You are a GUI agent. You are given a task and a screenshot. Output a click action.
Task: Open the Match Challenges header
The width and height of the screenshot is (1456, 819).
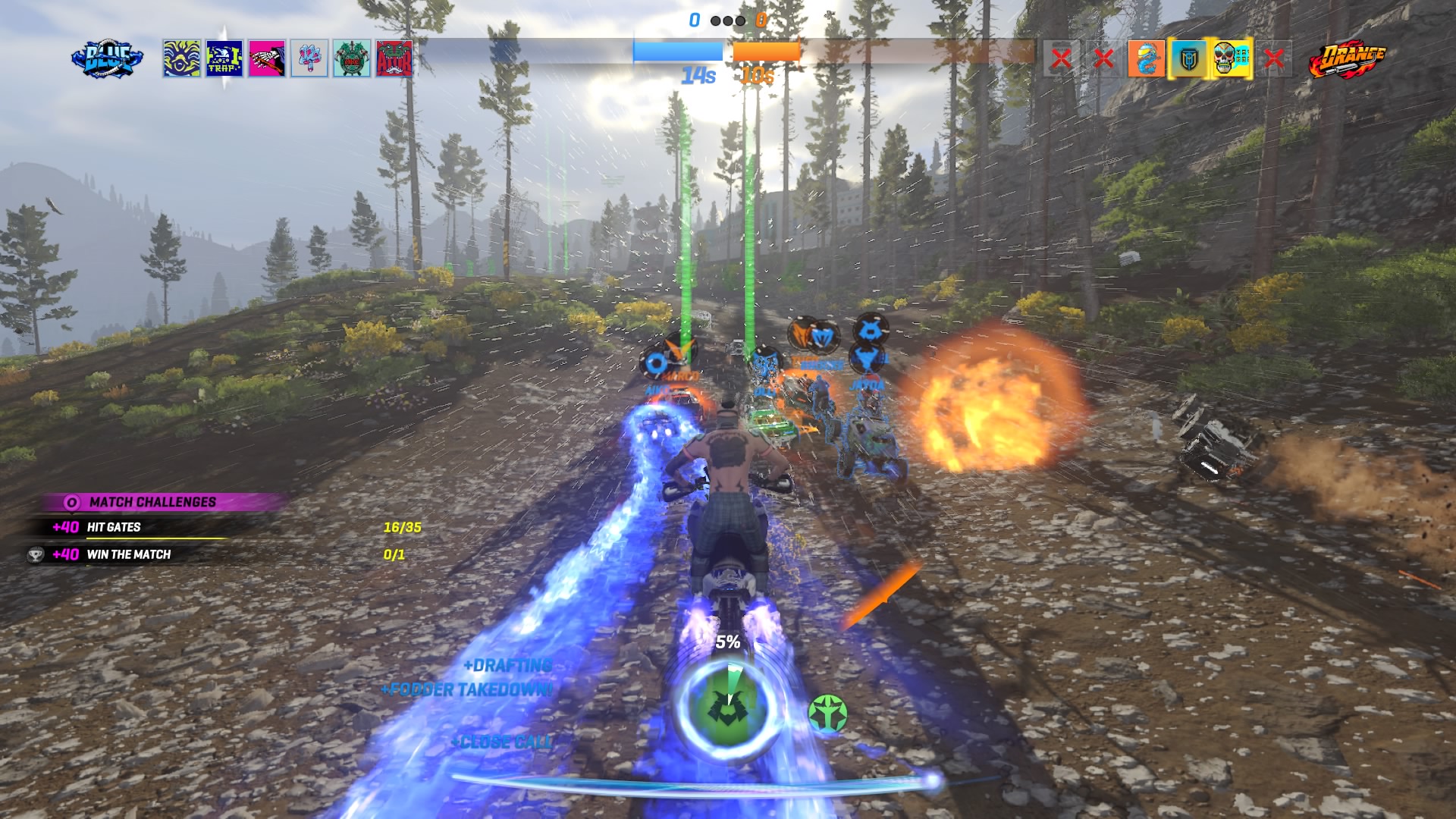[152, 502]
